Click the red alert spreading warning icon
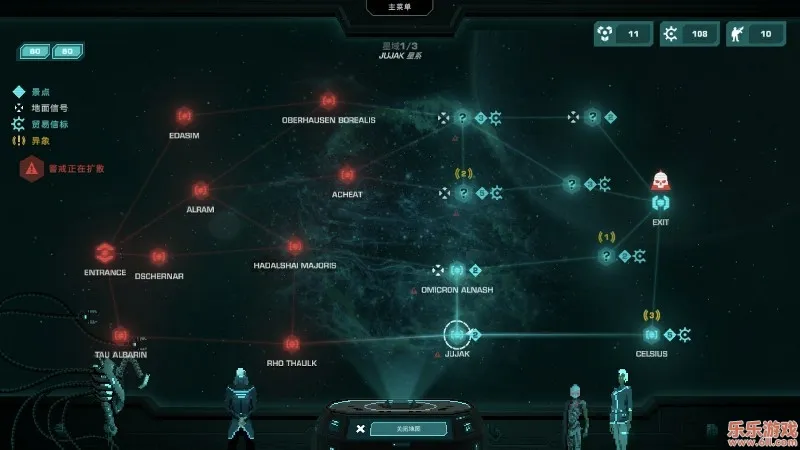 [x=31, y=168]
